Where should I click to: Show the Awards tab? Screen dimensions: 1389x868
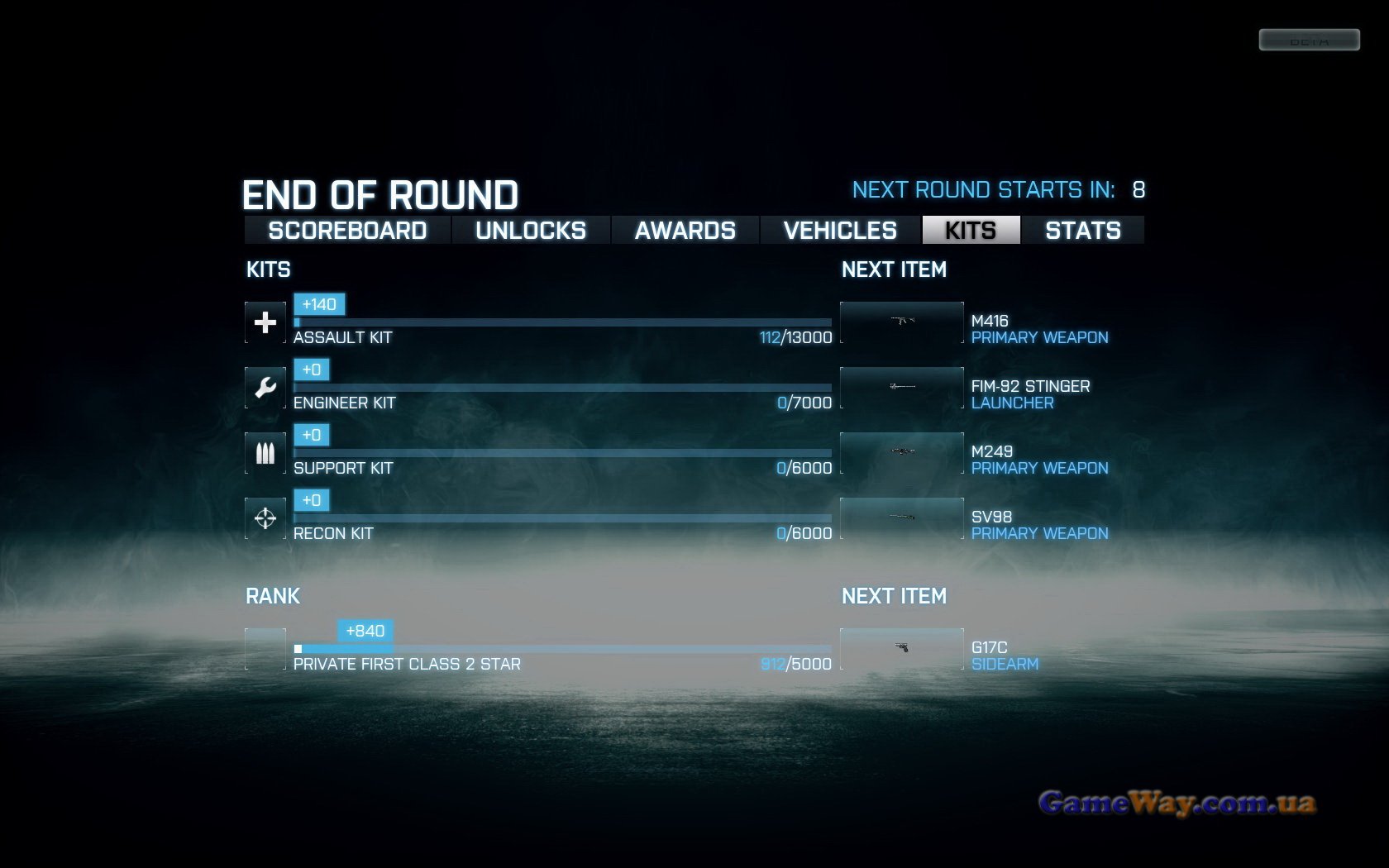pos(685,231)
